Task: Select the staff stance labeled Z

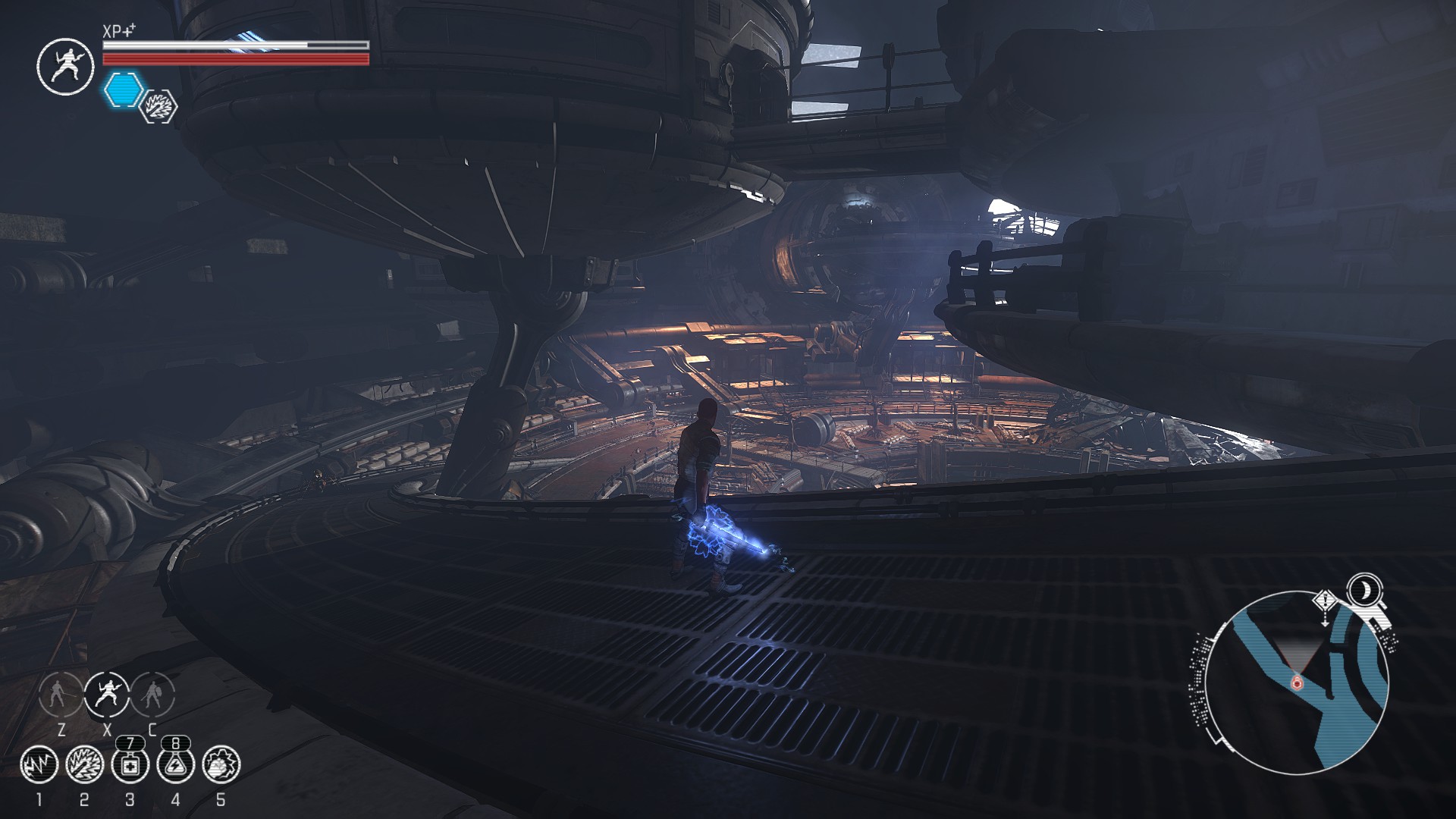Action: (x=61, y=694)
